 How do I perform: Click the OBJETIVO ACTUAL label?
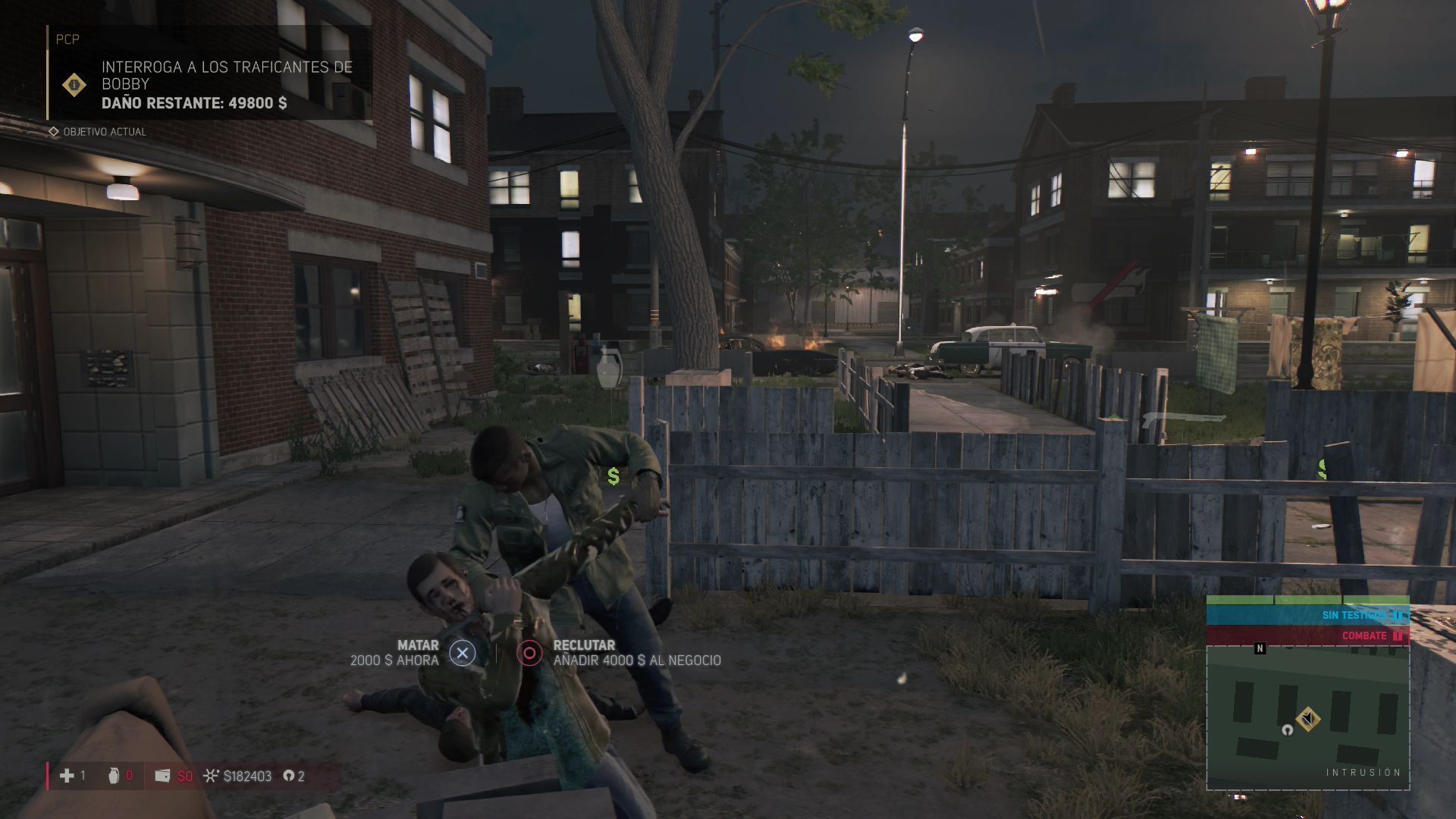point(104,132)
